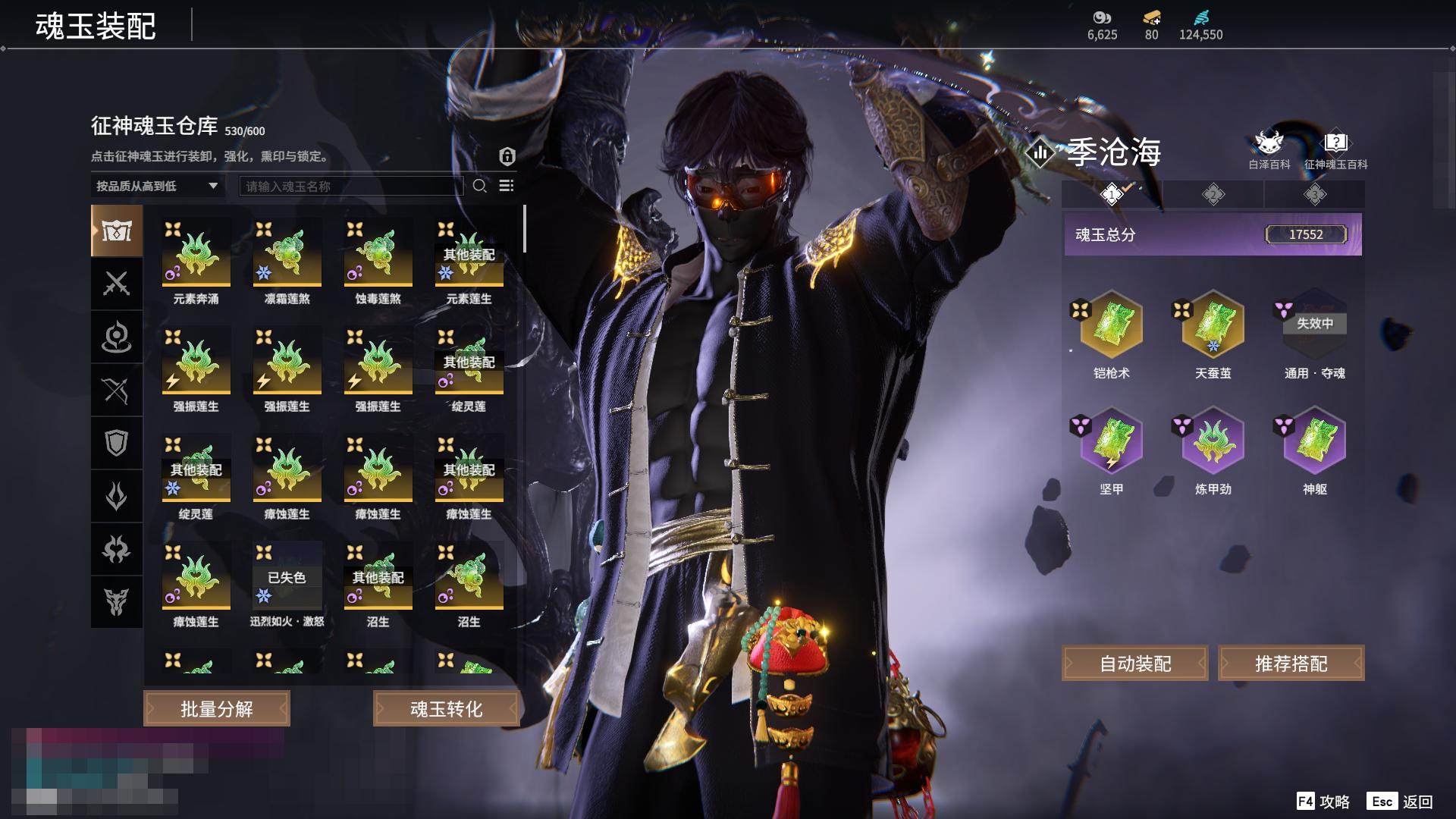Activate 自动装配 auto equip

click(1135, 664)
